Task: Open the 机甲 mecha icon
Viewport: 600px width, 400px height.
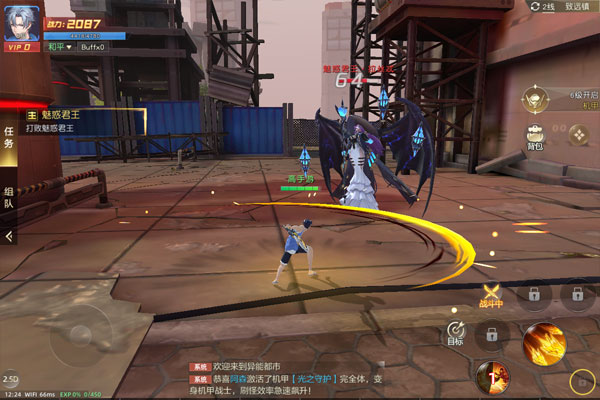Action: click(x=536, y=97)
